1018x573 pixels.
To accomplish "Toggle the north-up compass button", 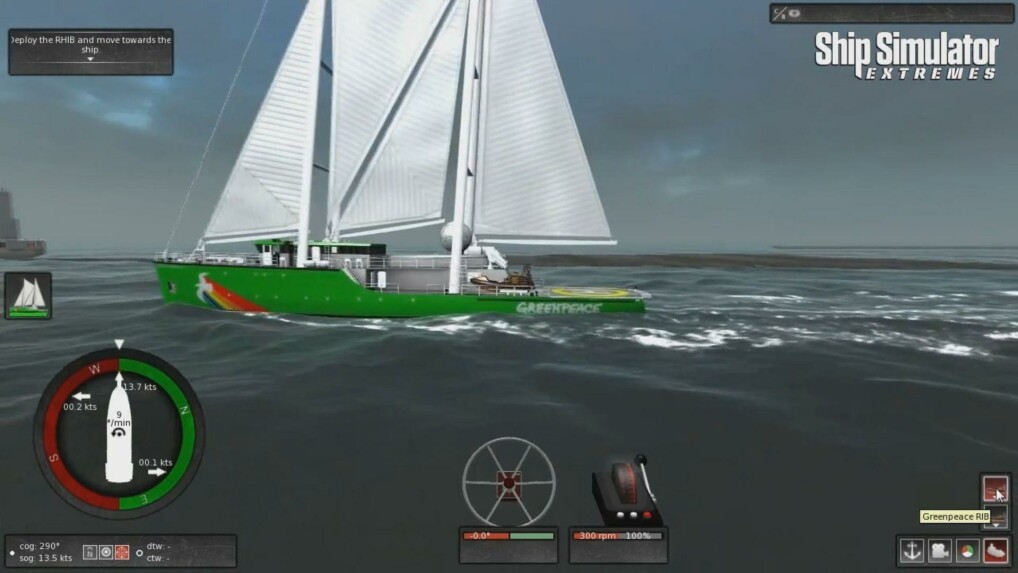I will 90,552.
